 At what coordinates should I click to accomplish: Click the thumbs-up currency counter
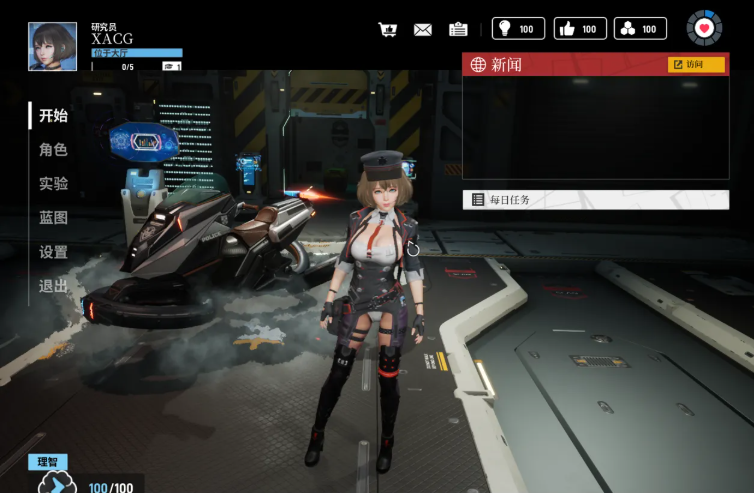pyautogui.click(x=579, y=28)
